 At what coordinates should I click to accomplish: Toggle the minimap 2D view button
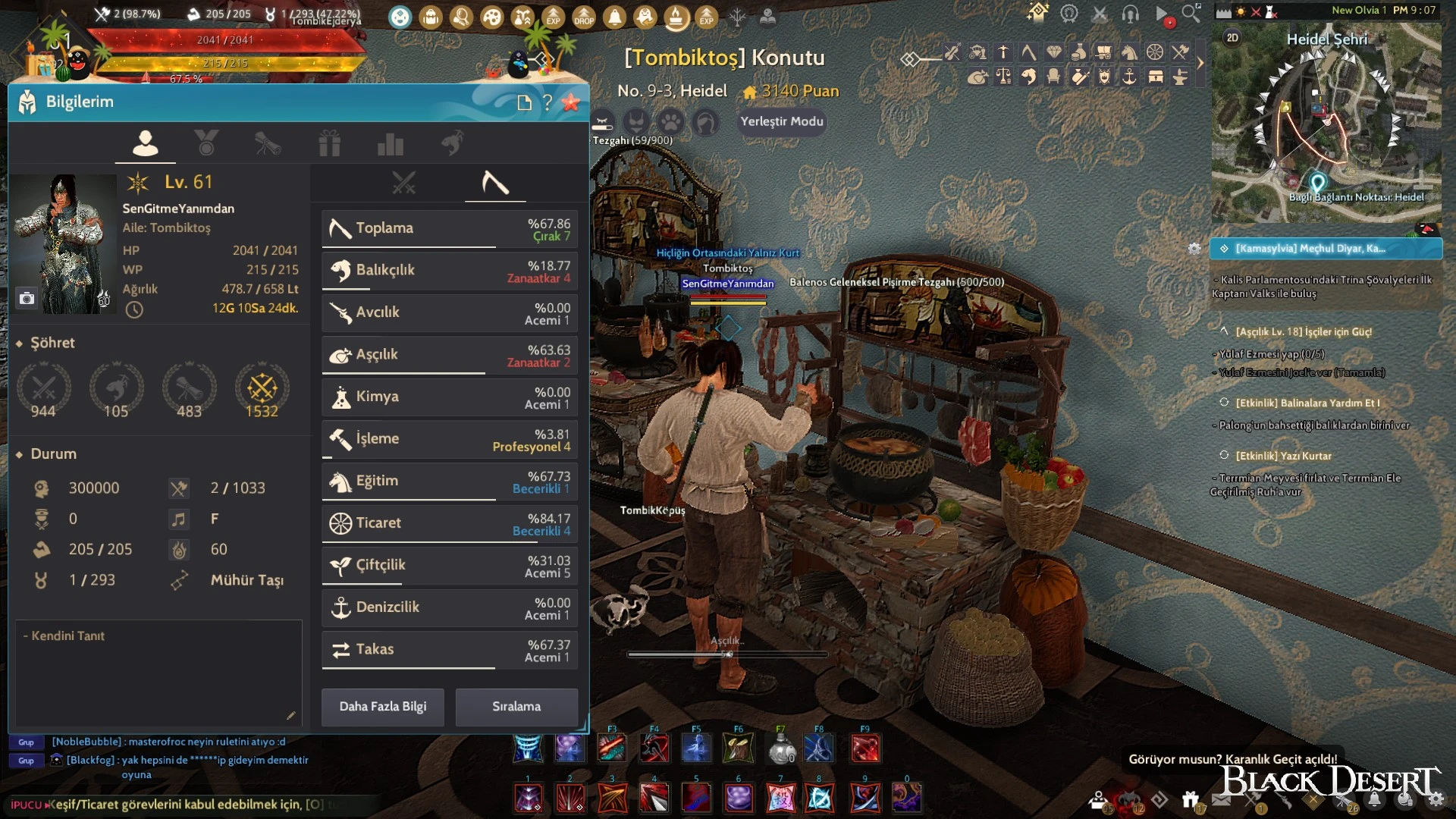(x=1232, y=38)
